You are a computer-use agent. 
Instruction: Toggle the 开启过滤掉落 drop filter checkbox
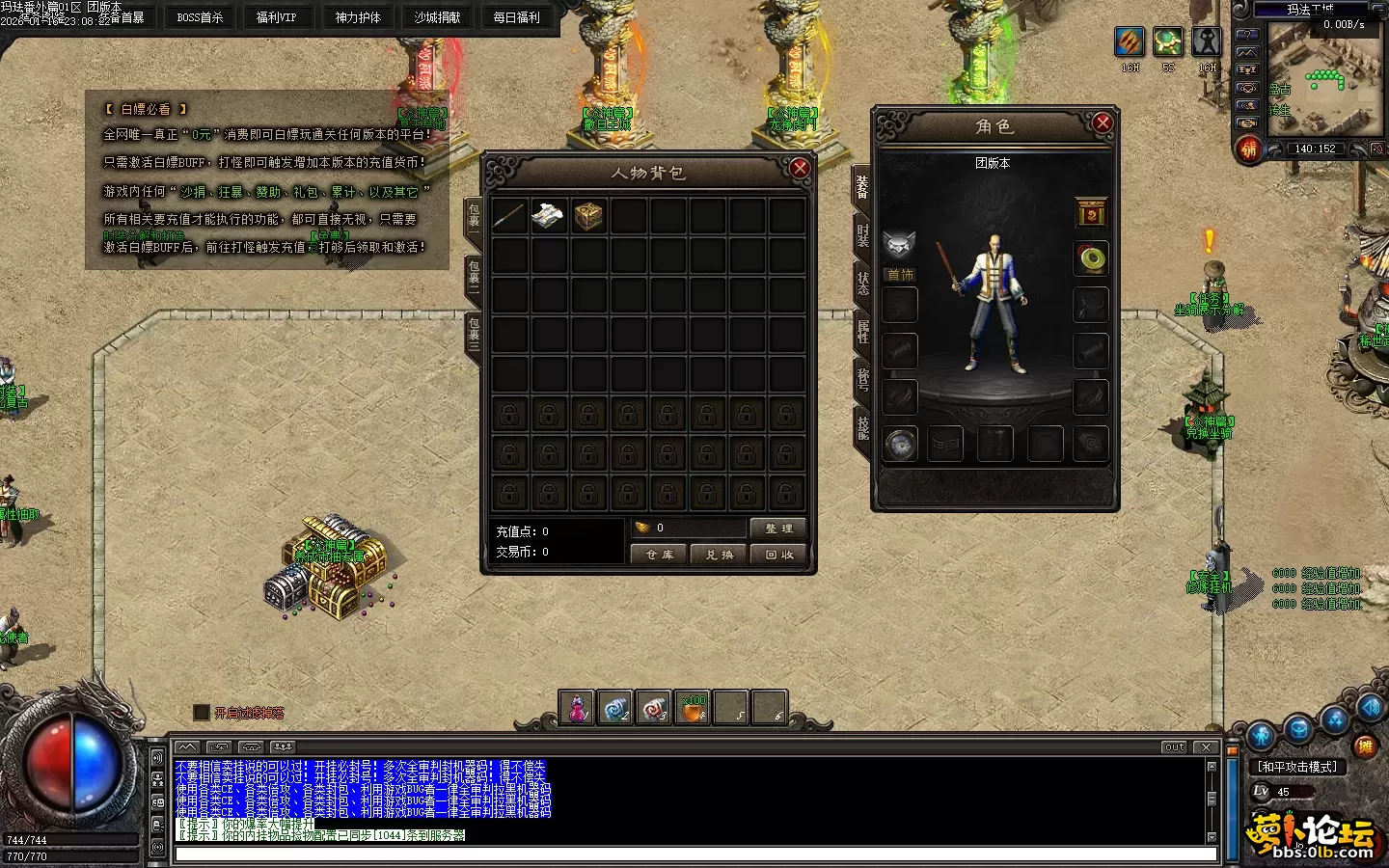[202, 713]
